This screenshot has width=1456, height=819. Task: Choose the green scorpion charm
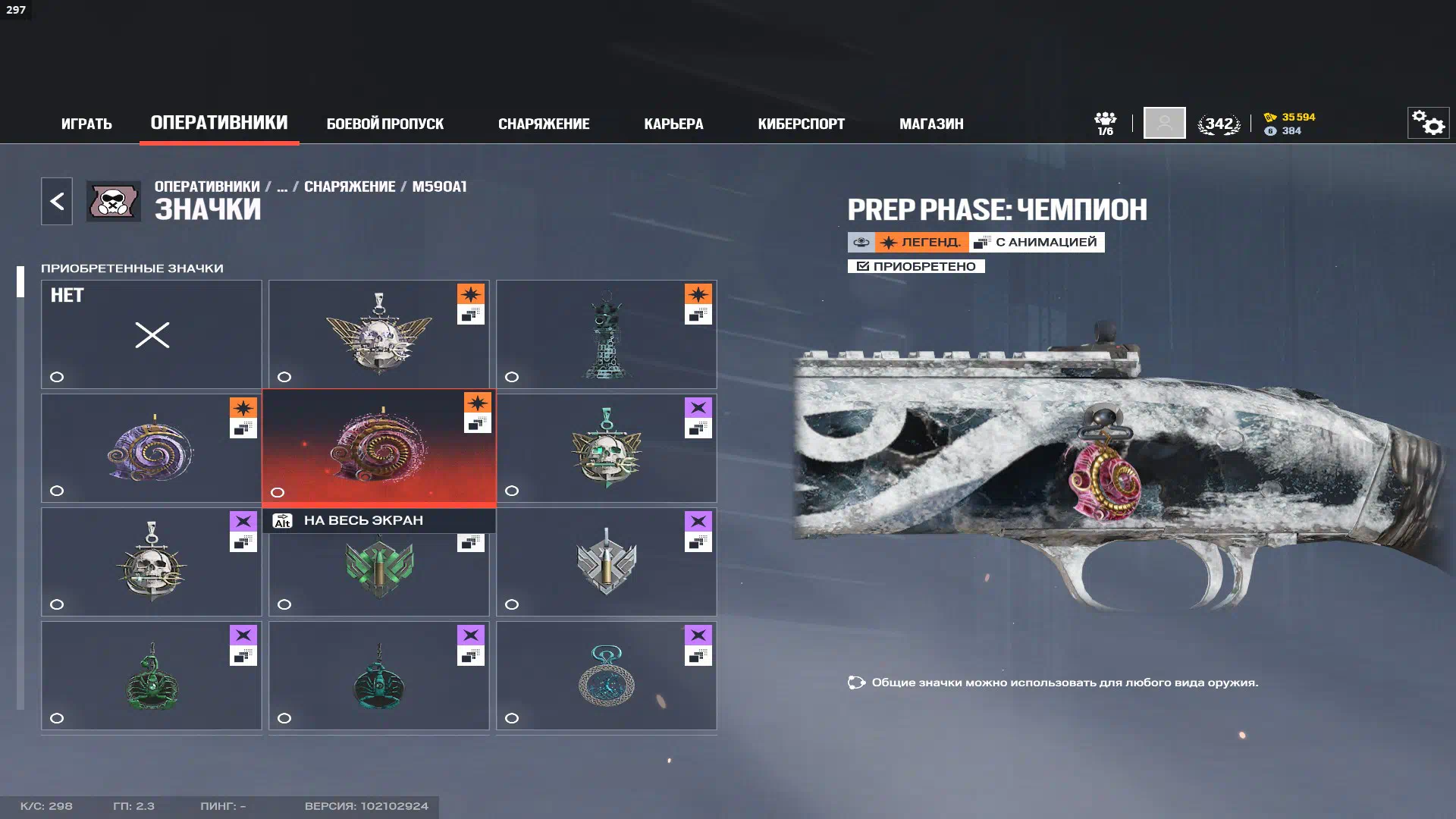click(152, 676)
